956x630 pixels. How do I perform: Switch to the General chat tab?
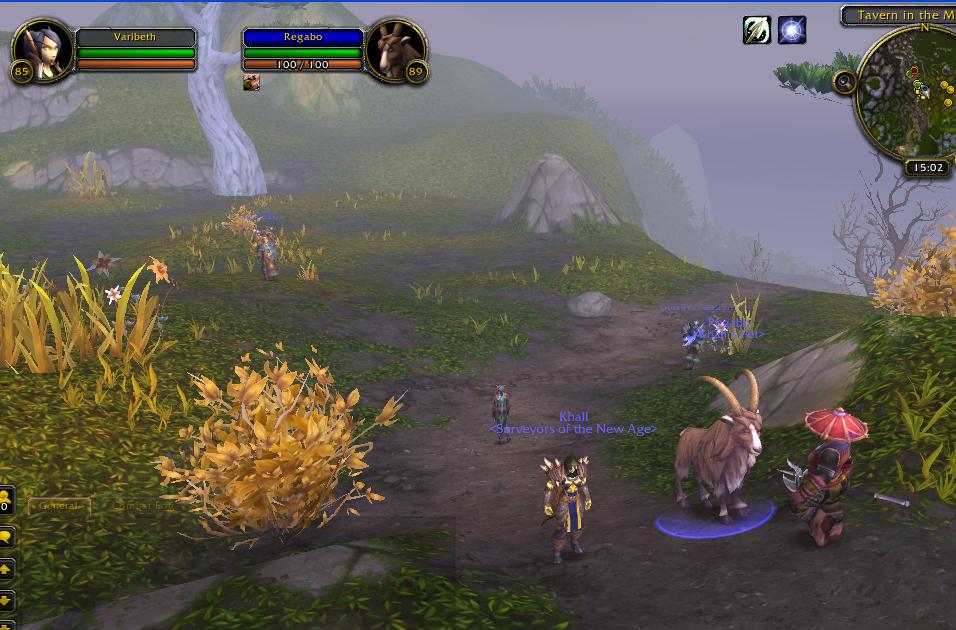[58, 506]
